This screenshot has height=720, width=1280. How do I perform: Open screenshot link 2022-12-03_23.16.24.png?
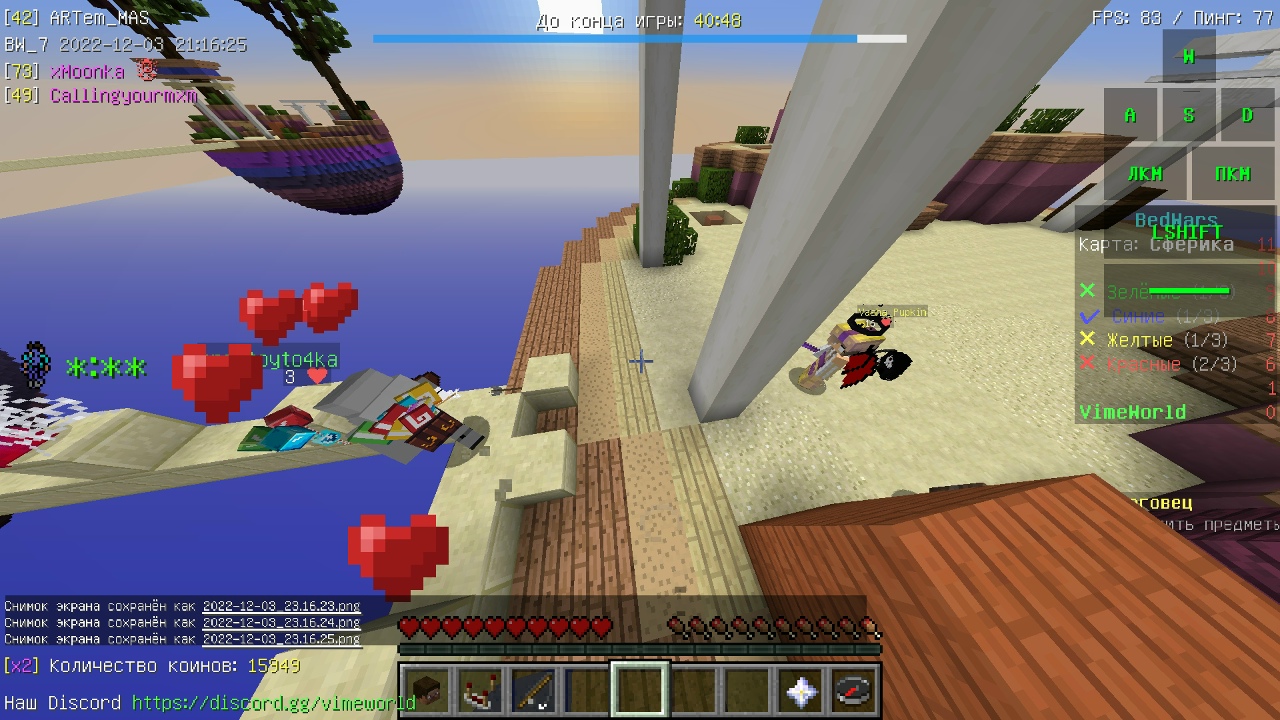pyautogui.click(x=281, y=622)
